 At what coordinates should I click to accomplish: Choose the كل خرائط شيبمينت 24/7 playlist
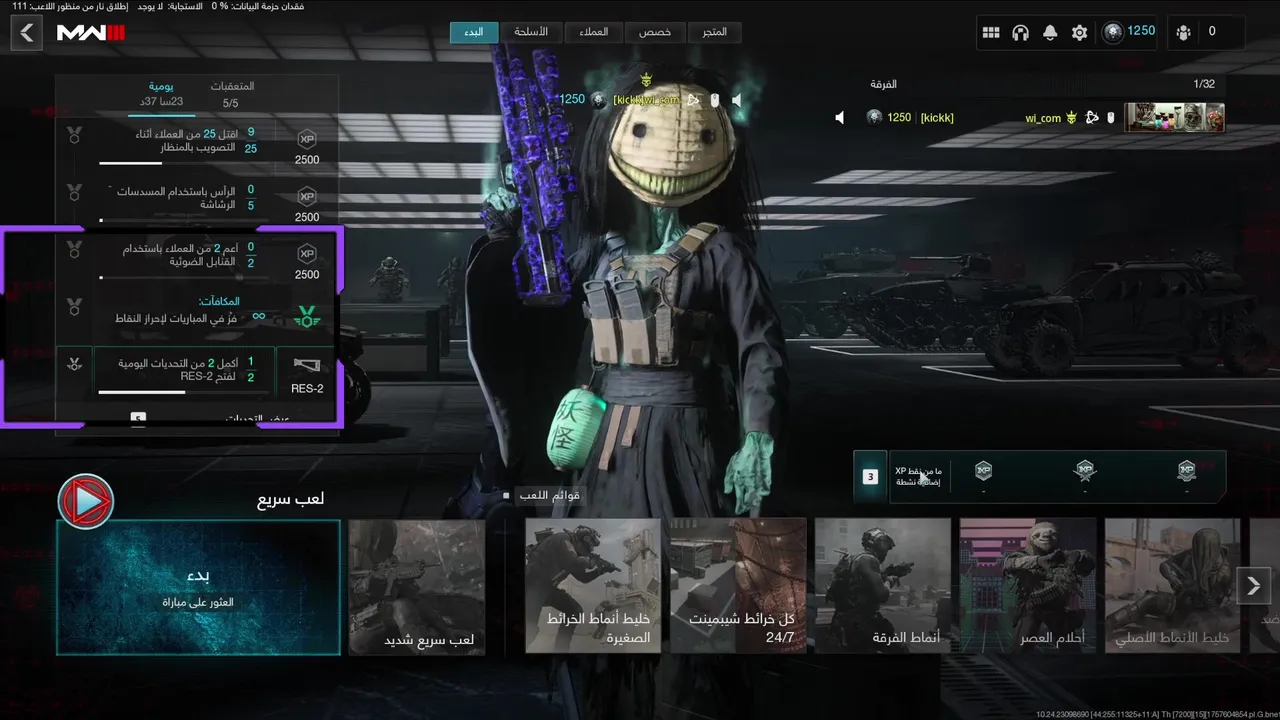tap(738, 587)
